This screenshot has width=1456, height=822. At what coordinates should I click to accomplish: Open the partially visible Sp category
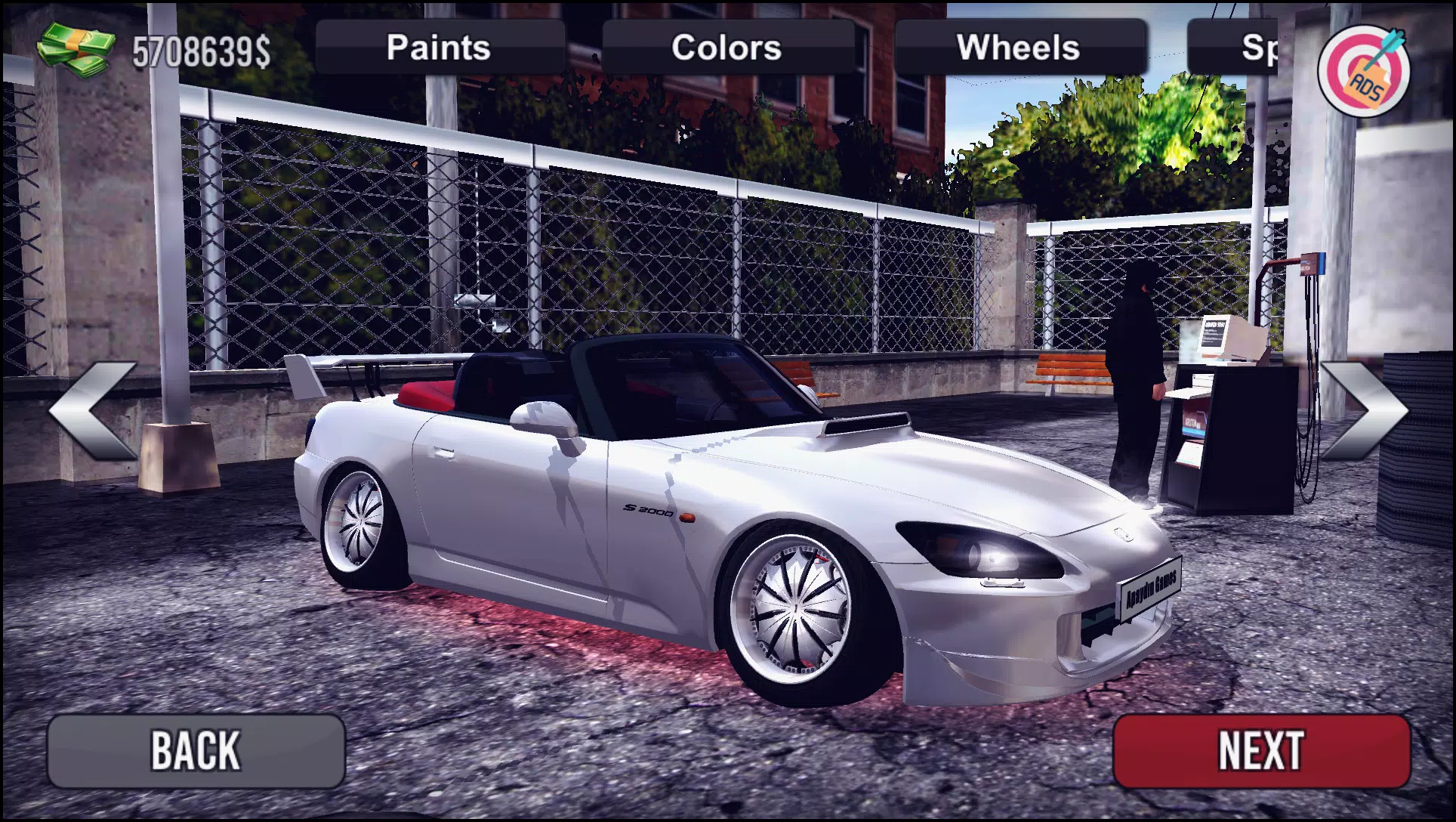(1257, 47)
